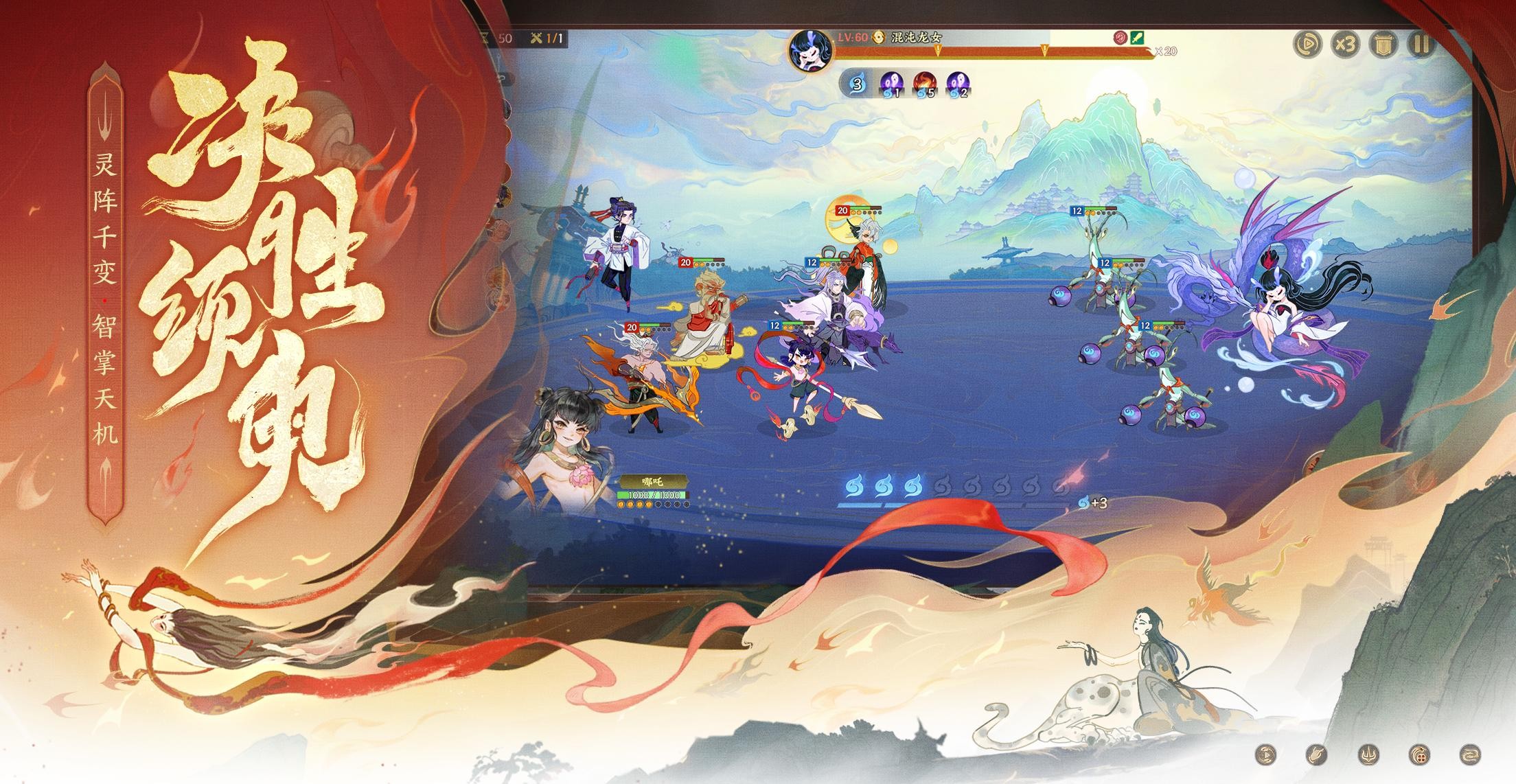The width and height of the screenshot is (1516, 784).
Task: Click the trident icon at bottom
Action: pyautogui.click(x=1368, y=754)
